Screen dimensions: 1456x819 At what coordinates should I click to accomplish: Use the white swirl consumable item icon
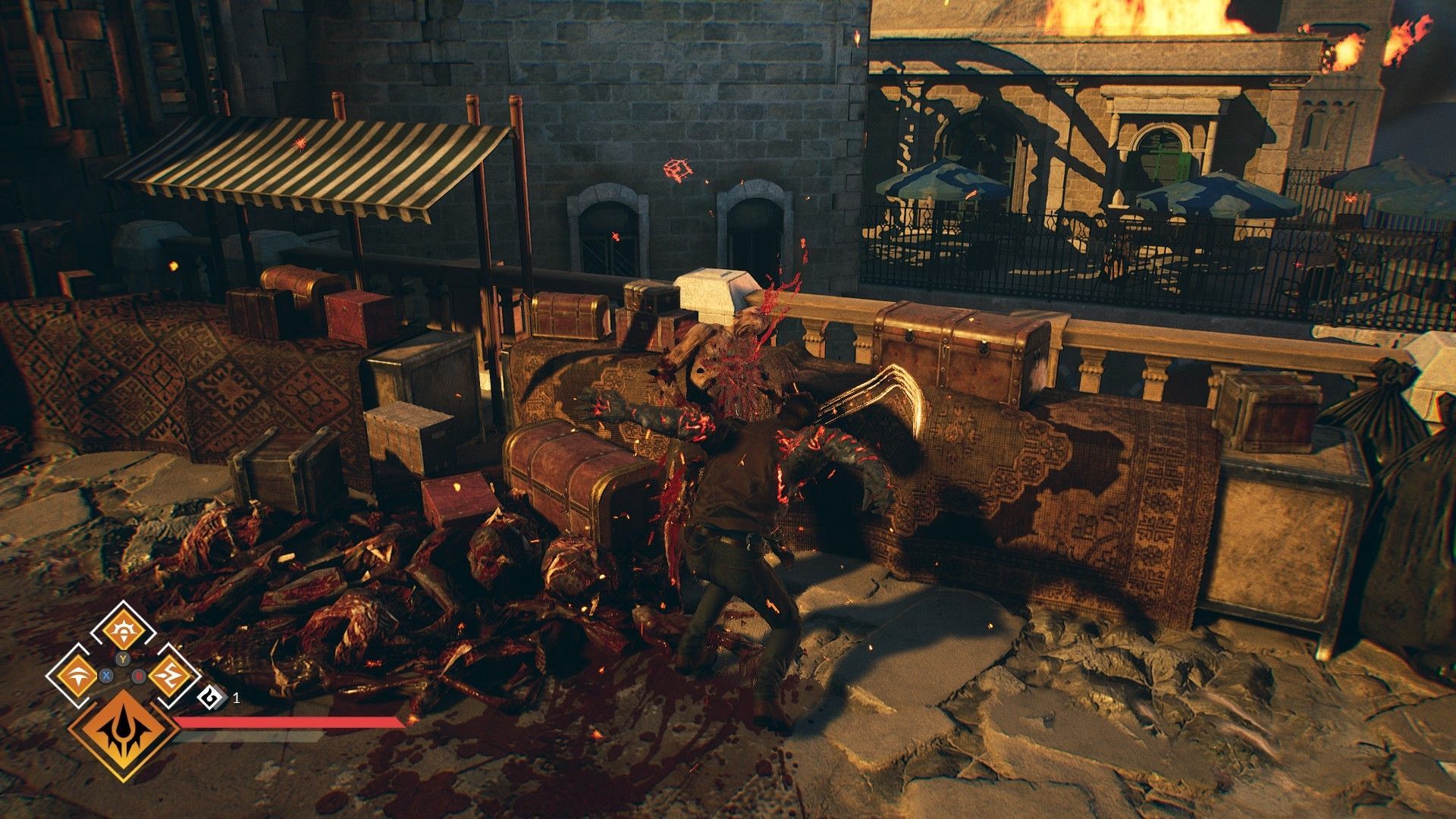pyautogui.click(x=209, y=697)
